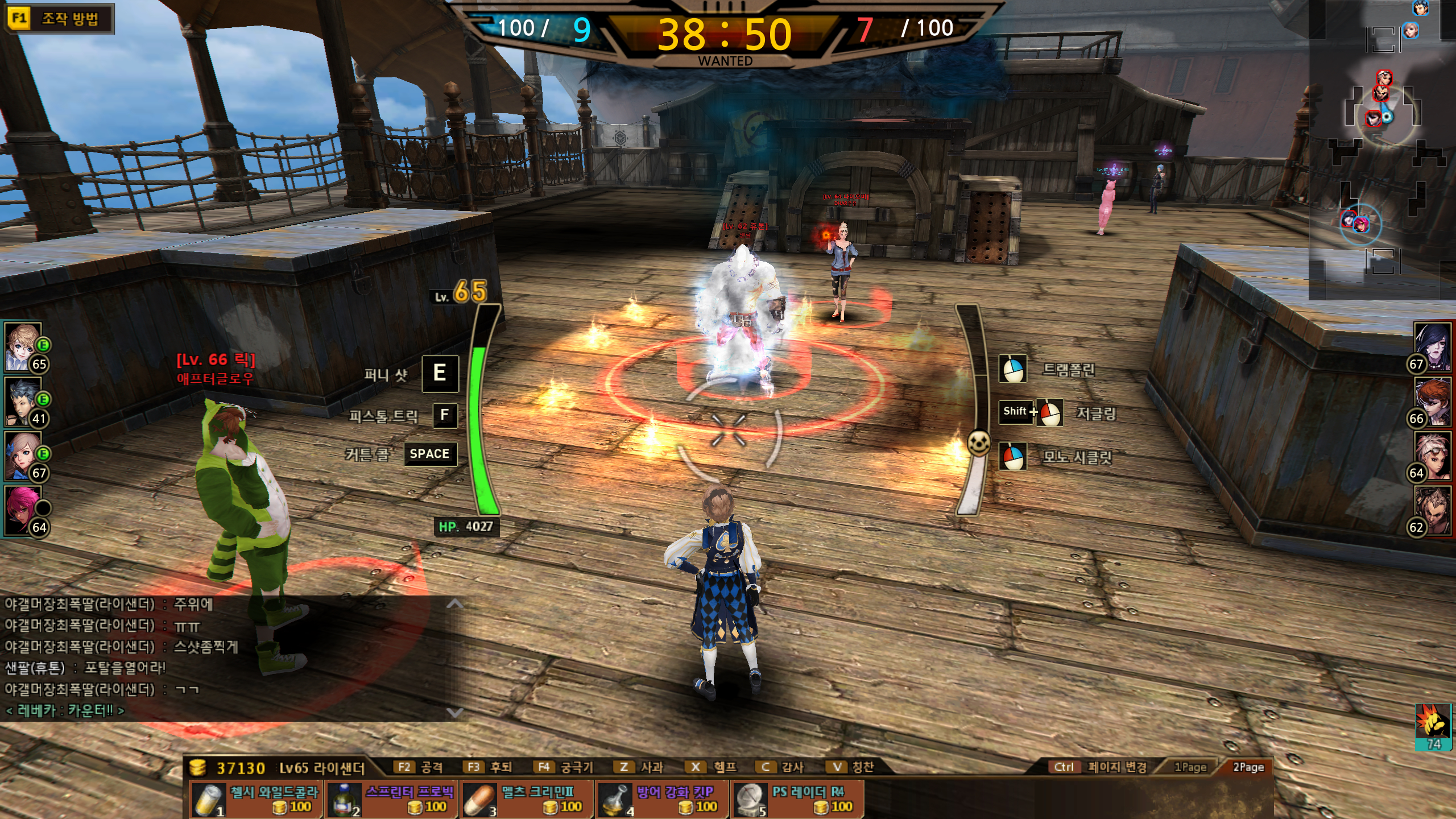
Task: Switch to the 2Page item tab
Action: click(x=1248, y=767)
